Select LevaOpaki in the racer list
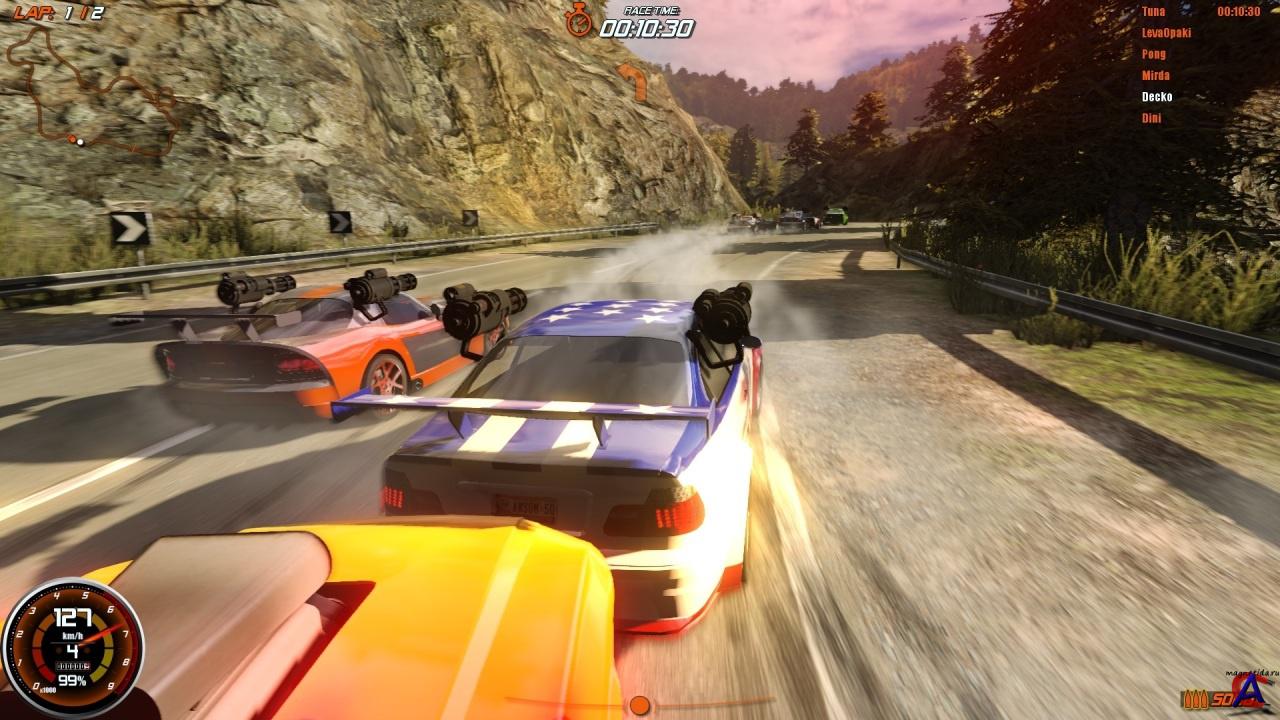Viewport: 1280px width, 720px height. 1166,33
